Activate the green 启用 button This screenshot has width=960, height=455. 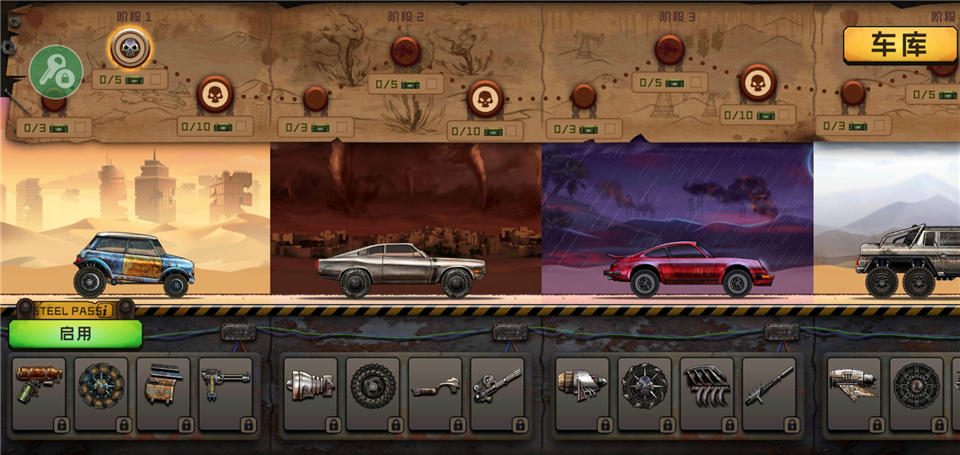[76, 334]
